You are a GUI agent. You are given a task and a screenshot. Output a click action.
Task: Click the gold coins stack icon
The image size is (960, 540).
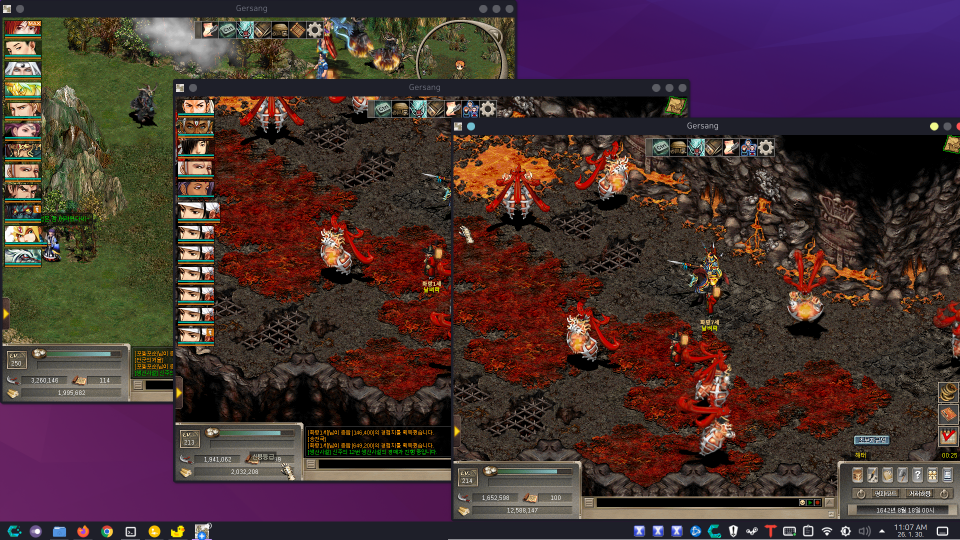click(948, 391)
